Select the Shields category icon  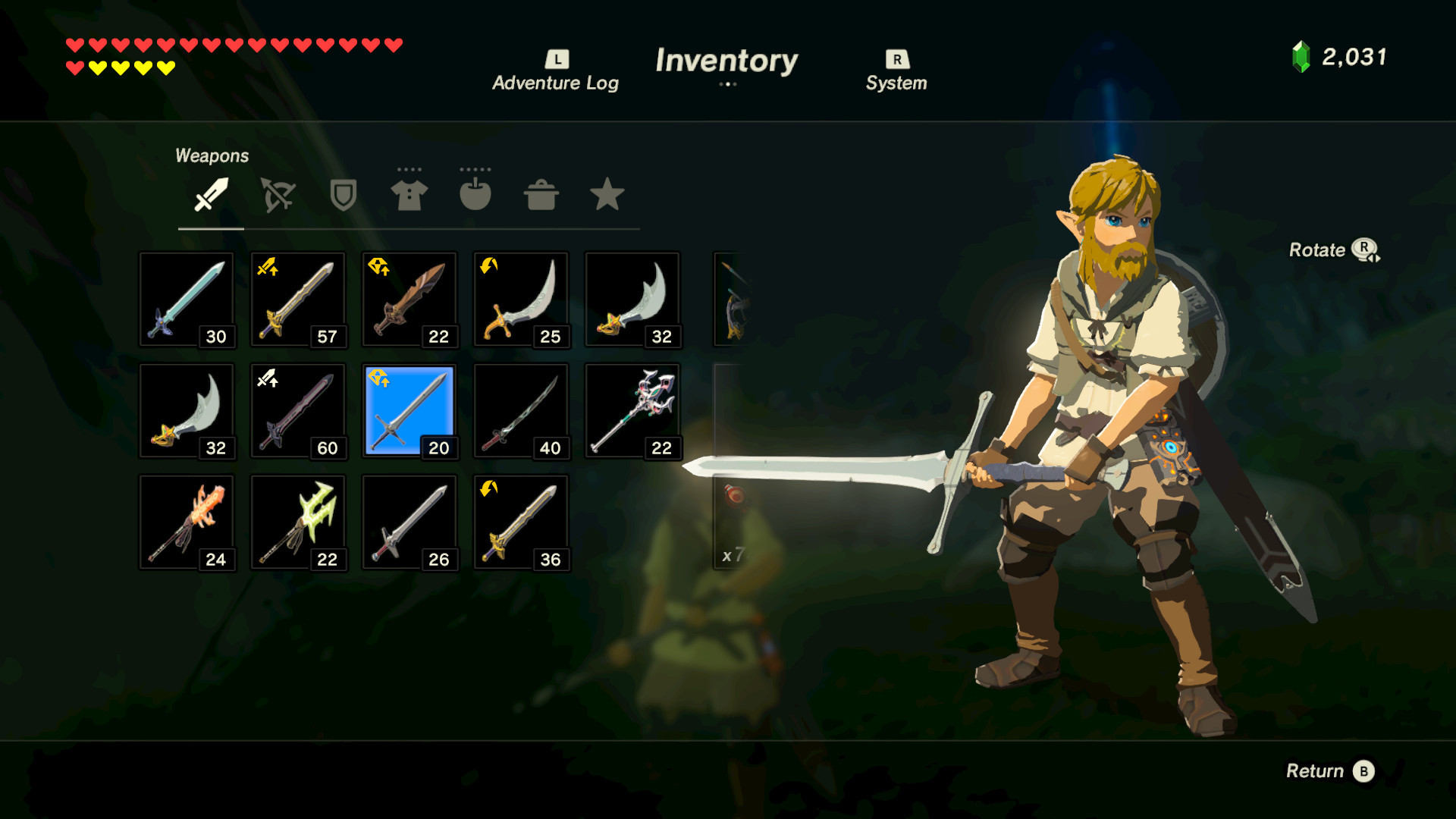[342, 195]
